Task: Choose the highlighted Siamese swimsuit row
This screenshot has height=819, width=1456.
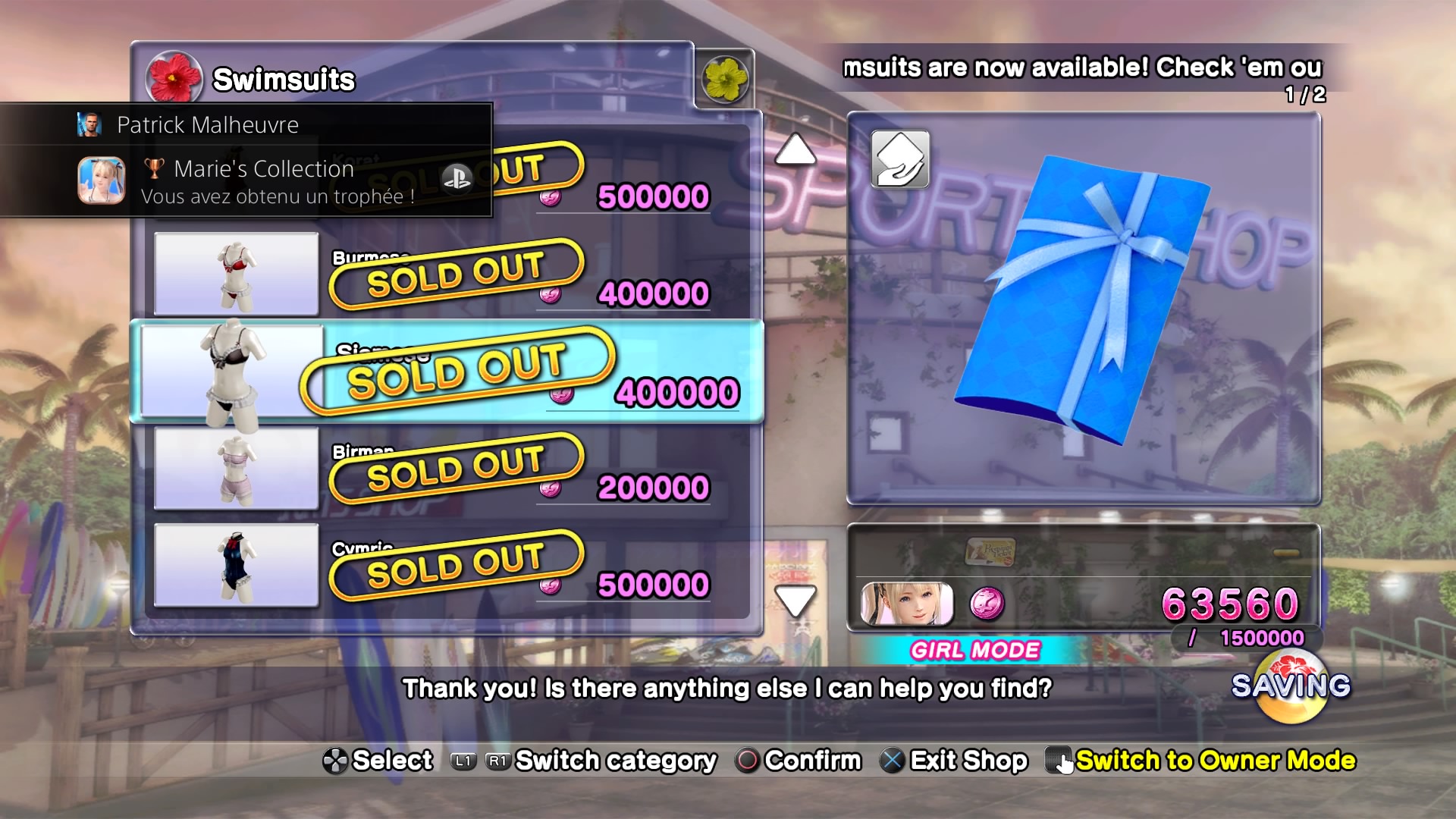Action: pos(447,372)
